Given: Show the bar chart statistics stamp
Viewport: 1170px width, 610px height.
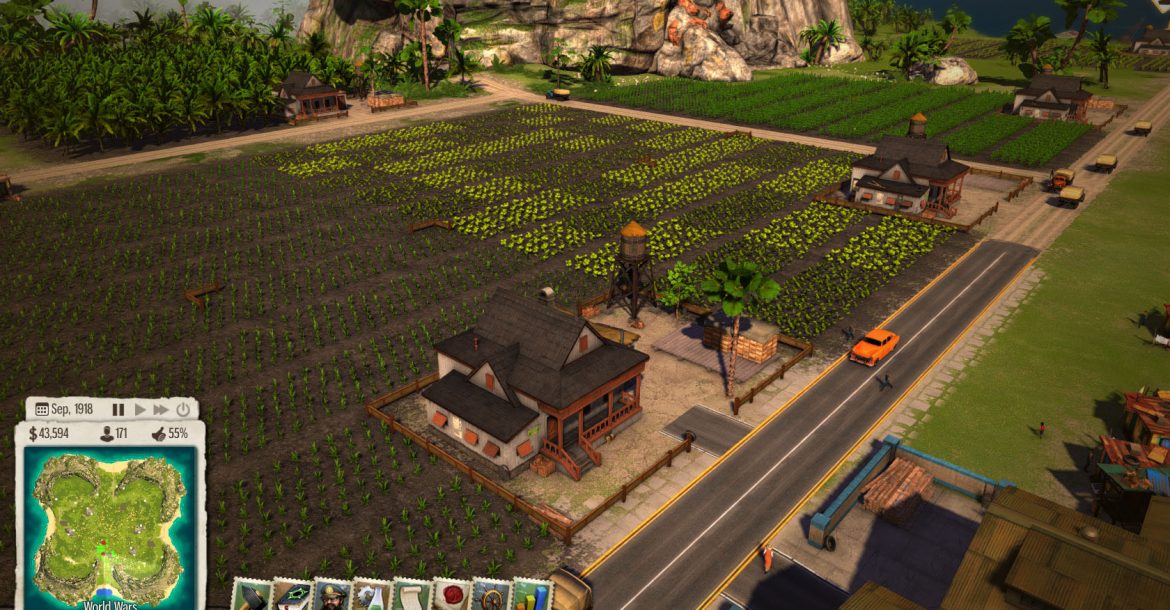Looking at the screenshot, I should 531,596.
